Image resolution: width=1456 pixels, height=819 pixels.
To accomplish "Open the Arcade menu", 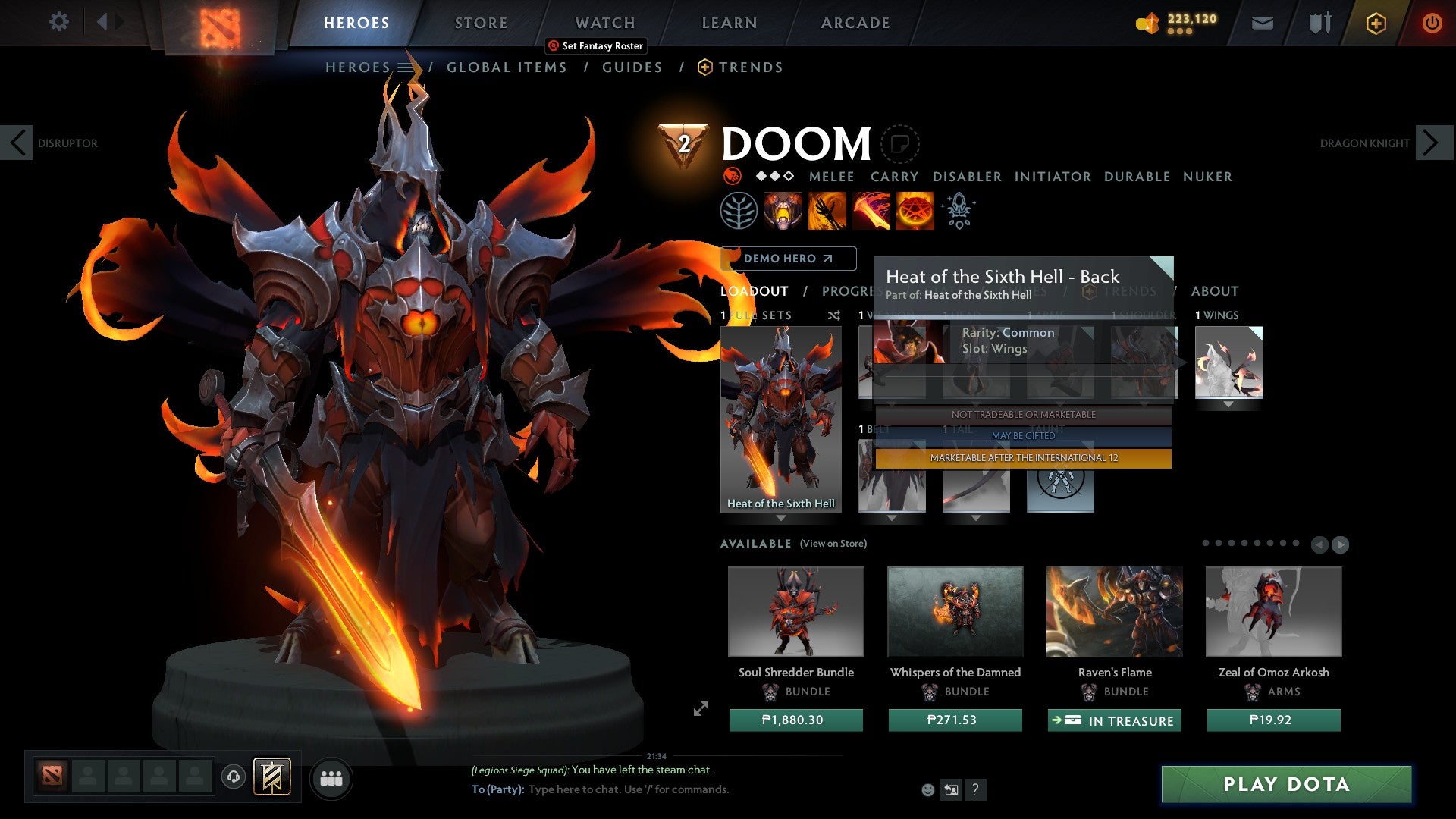I will click(855, 23).
